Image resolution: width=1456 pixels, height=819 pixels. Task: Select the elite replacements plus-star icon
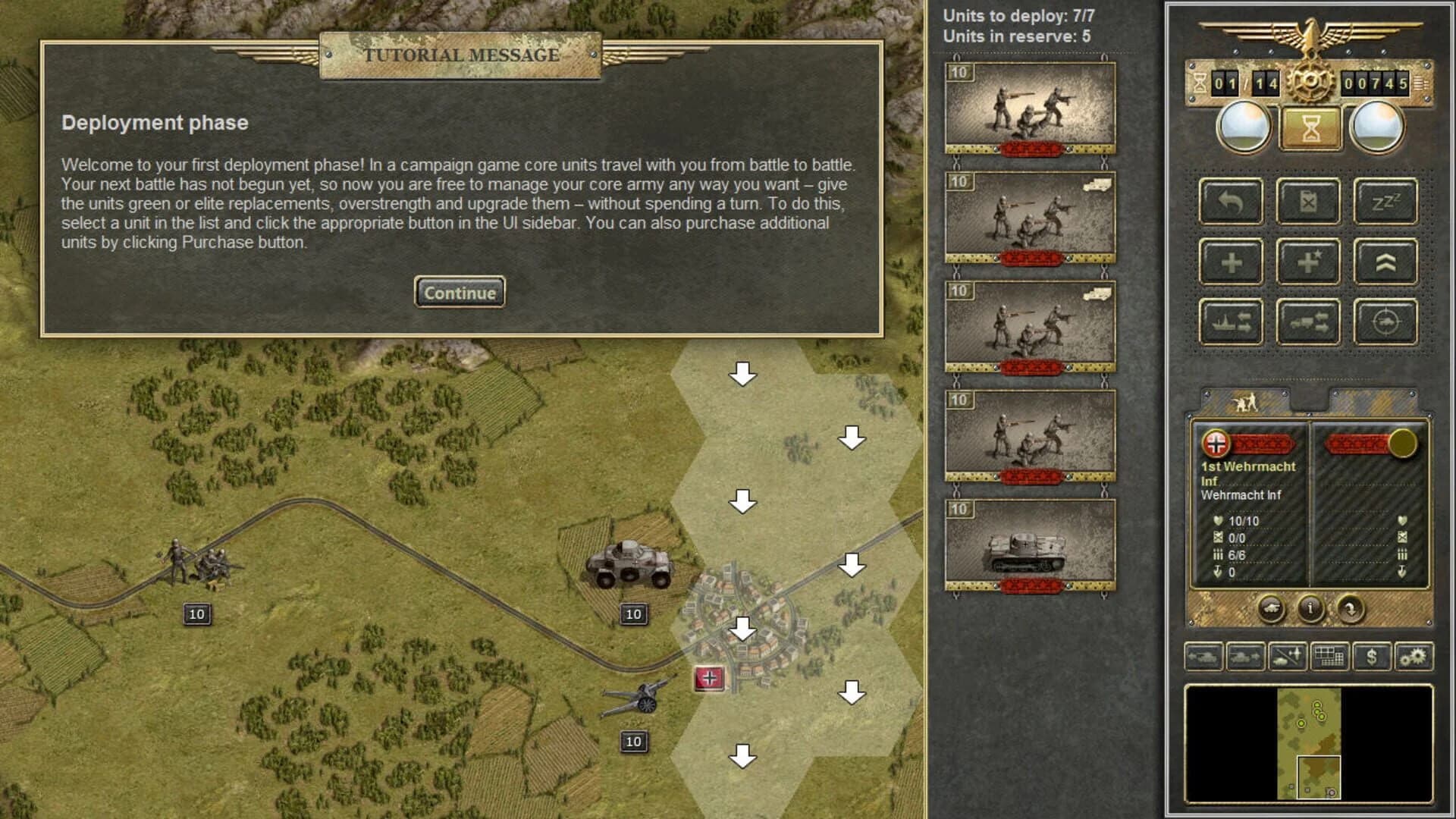click(1309, 261)
